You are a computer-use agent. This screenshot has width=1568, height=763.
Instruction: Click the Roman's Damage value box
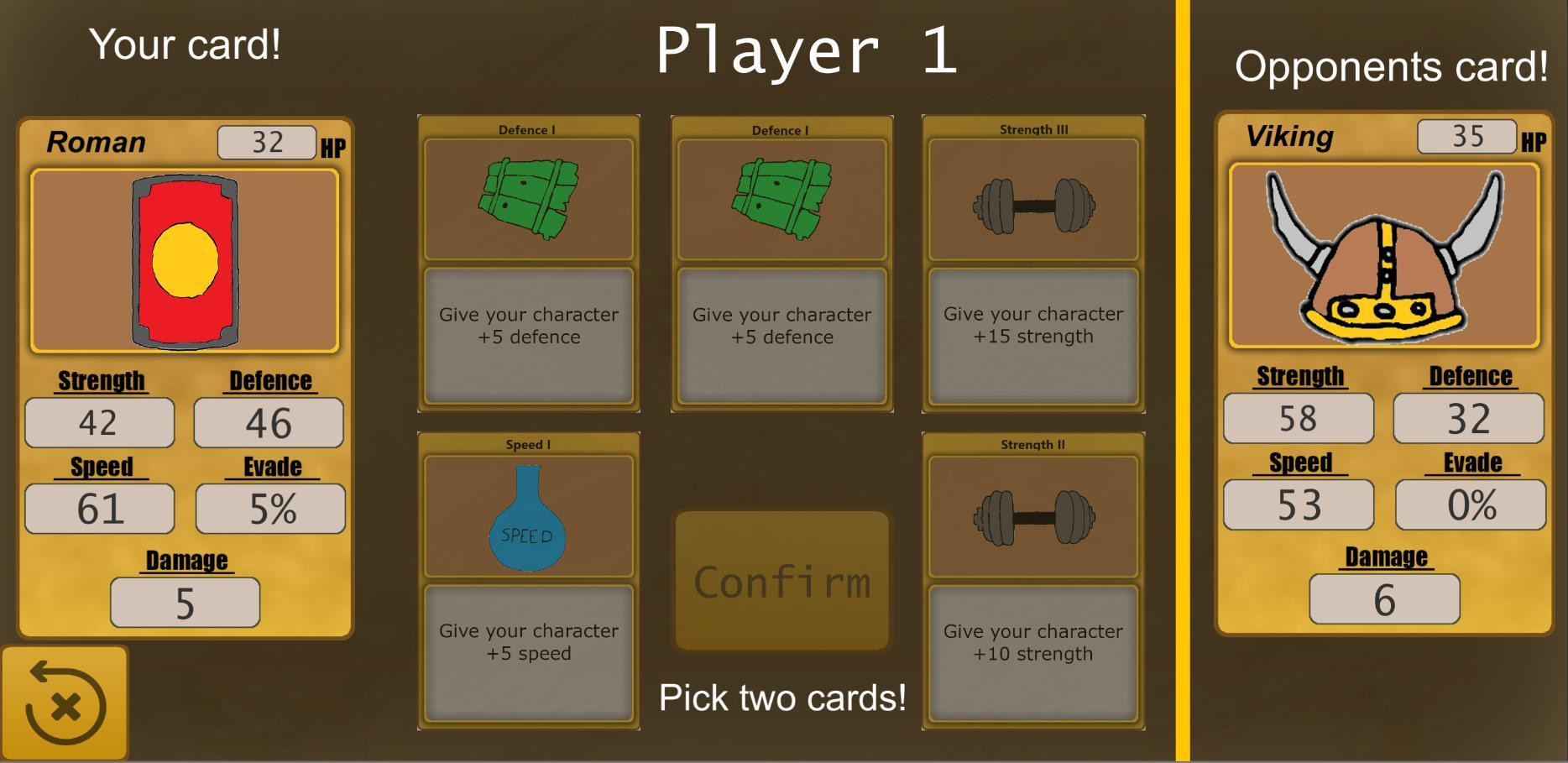185,601
